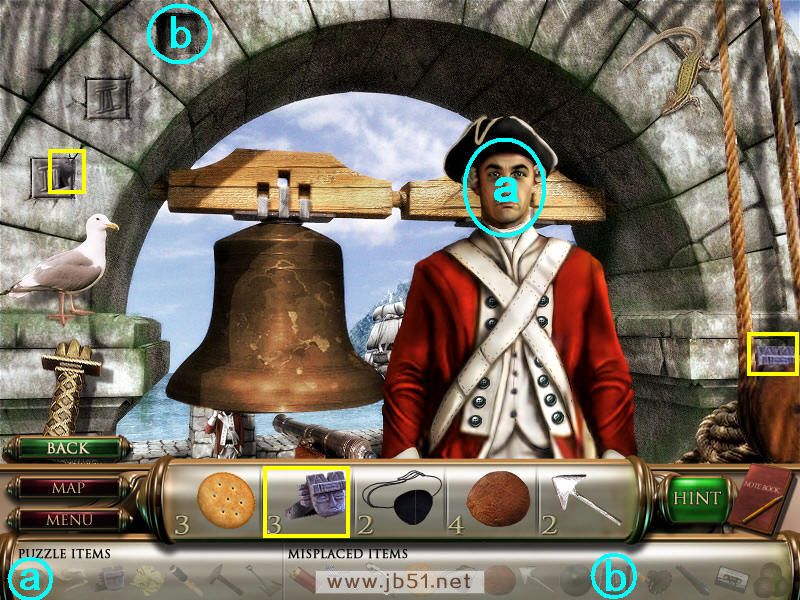Viewport: 800px width, 600px height.
Task: Pick the pickaxe tool inventory slot
Action: coord(583,500)
